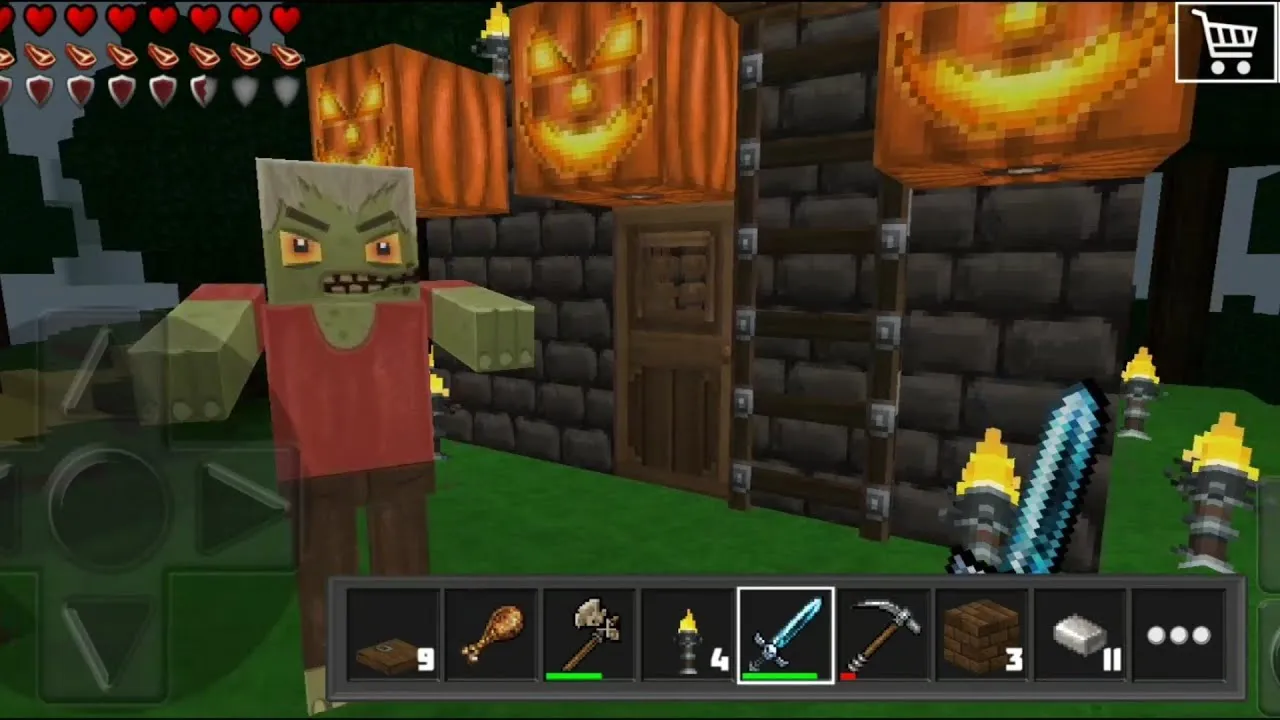Select the diamond sword hotbar slot
The width and height of the screenshot is (1280, 720).
[x=785, y=633]
